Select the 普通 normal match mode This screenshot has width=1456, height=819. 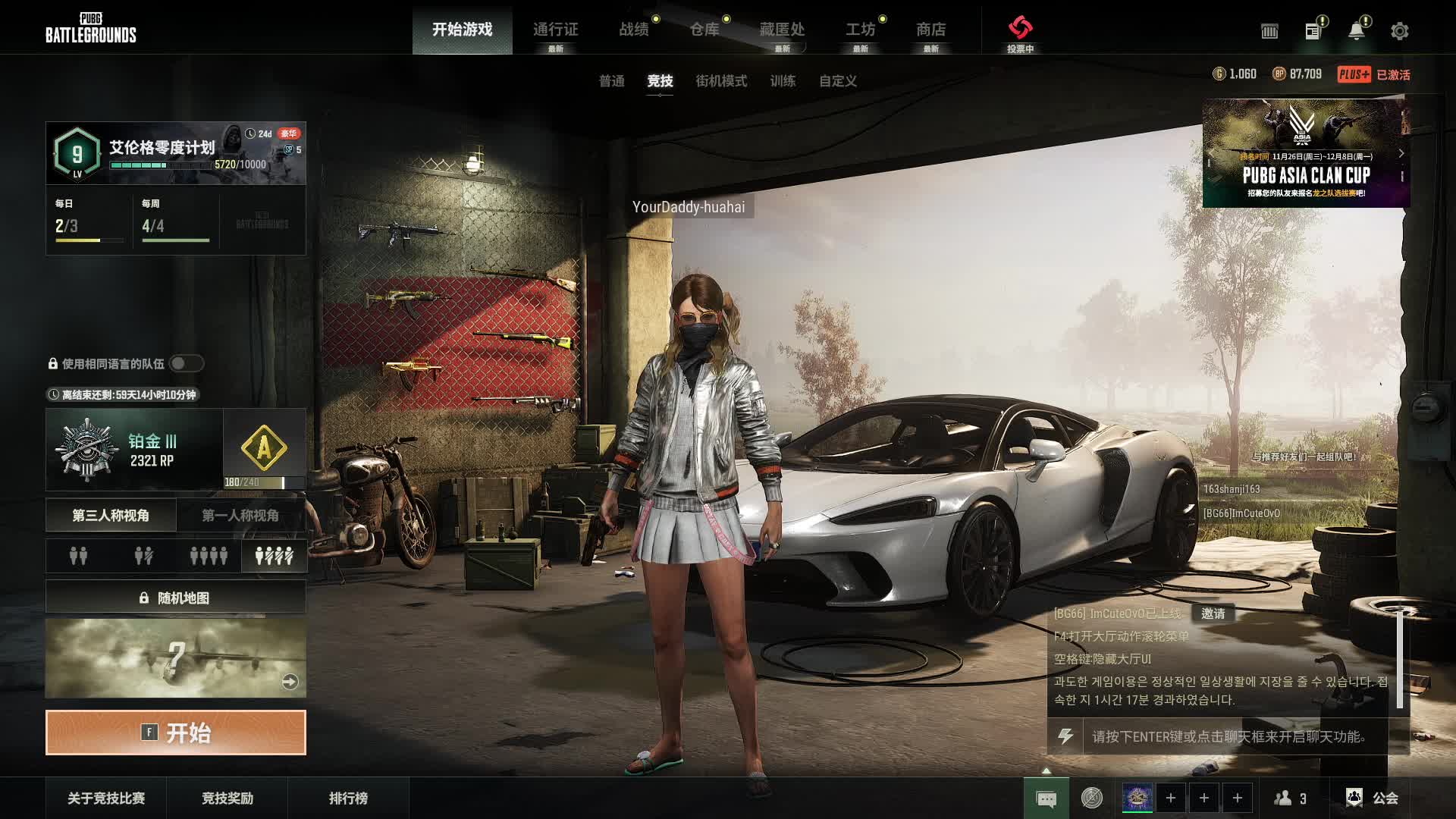612,81
